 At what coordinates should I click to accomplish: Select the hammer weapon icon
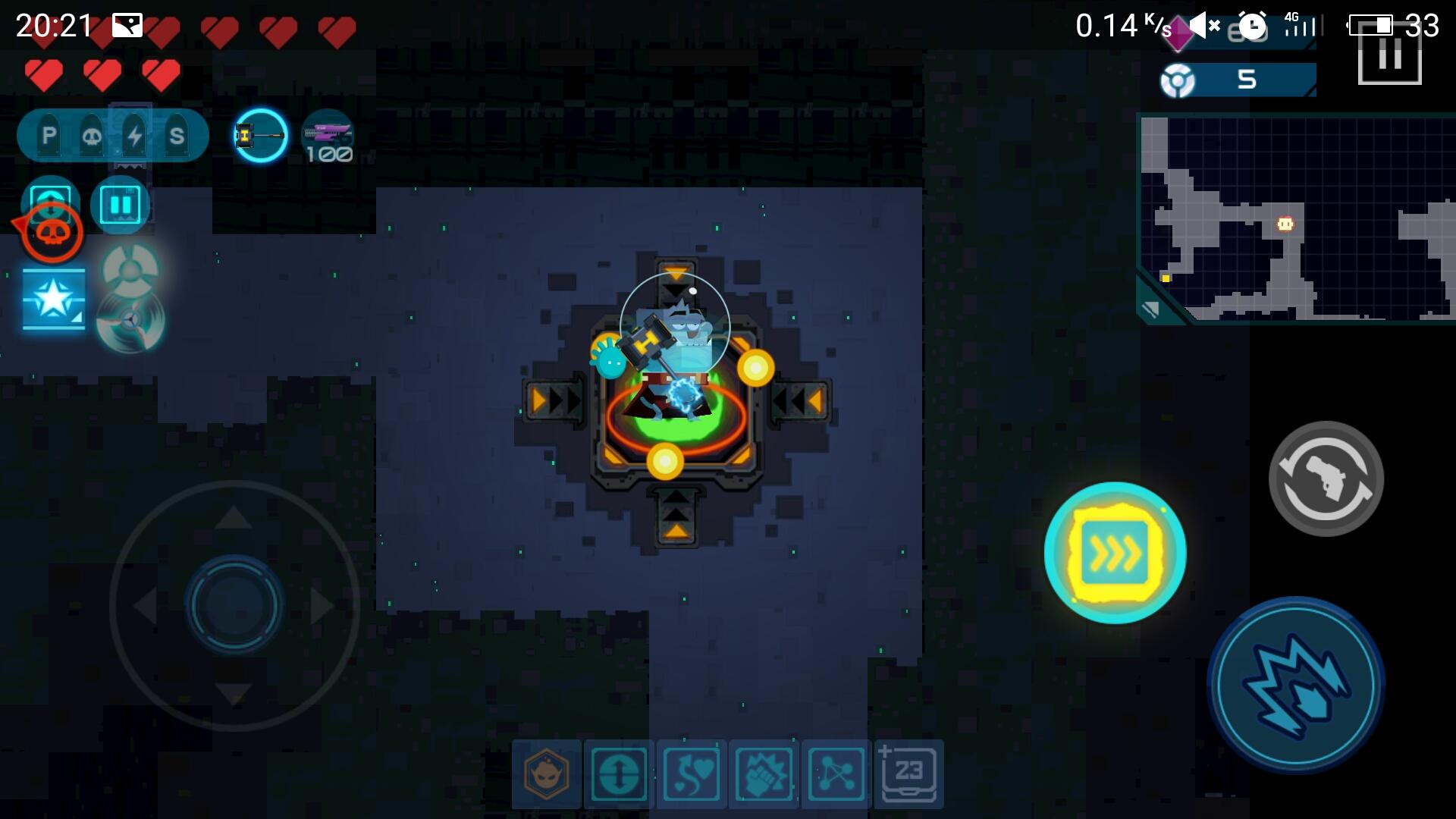tap(260, 136)
